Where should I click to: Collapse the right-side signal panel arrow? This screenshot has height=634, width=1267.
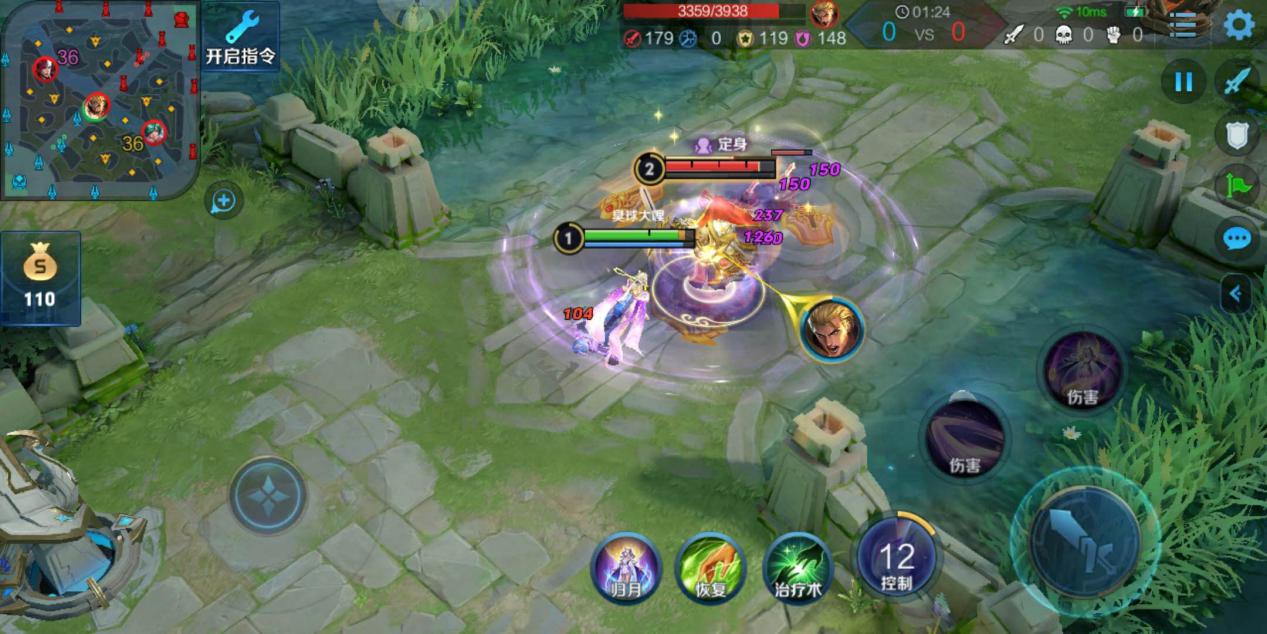click(1236, 293)
